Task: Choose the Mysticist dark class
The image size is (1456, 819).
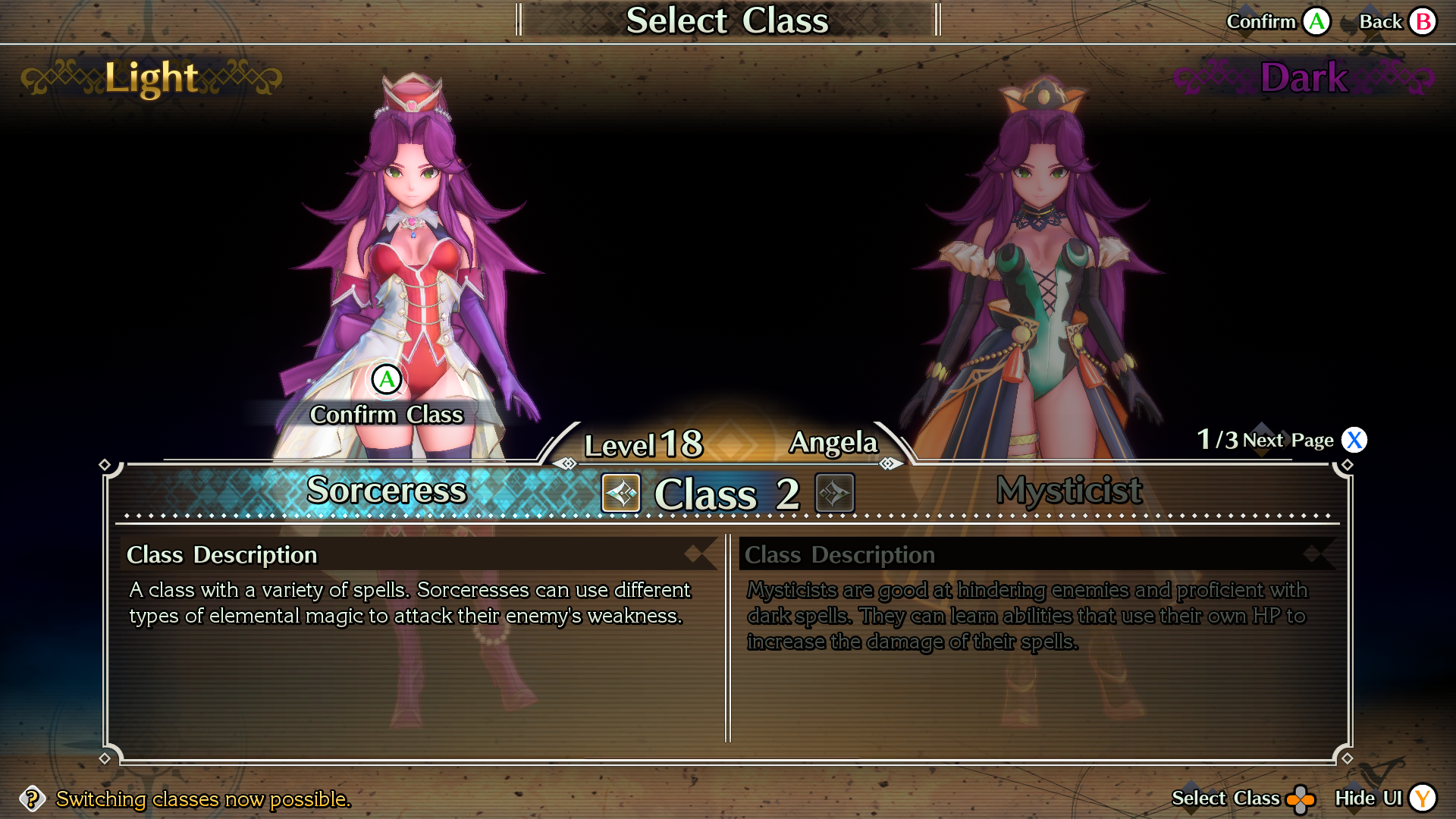Action: (x=1068, y=491)
